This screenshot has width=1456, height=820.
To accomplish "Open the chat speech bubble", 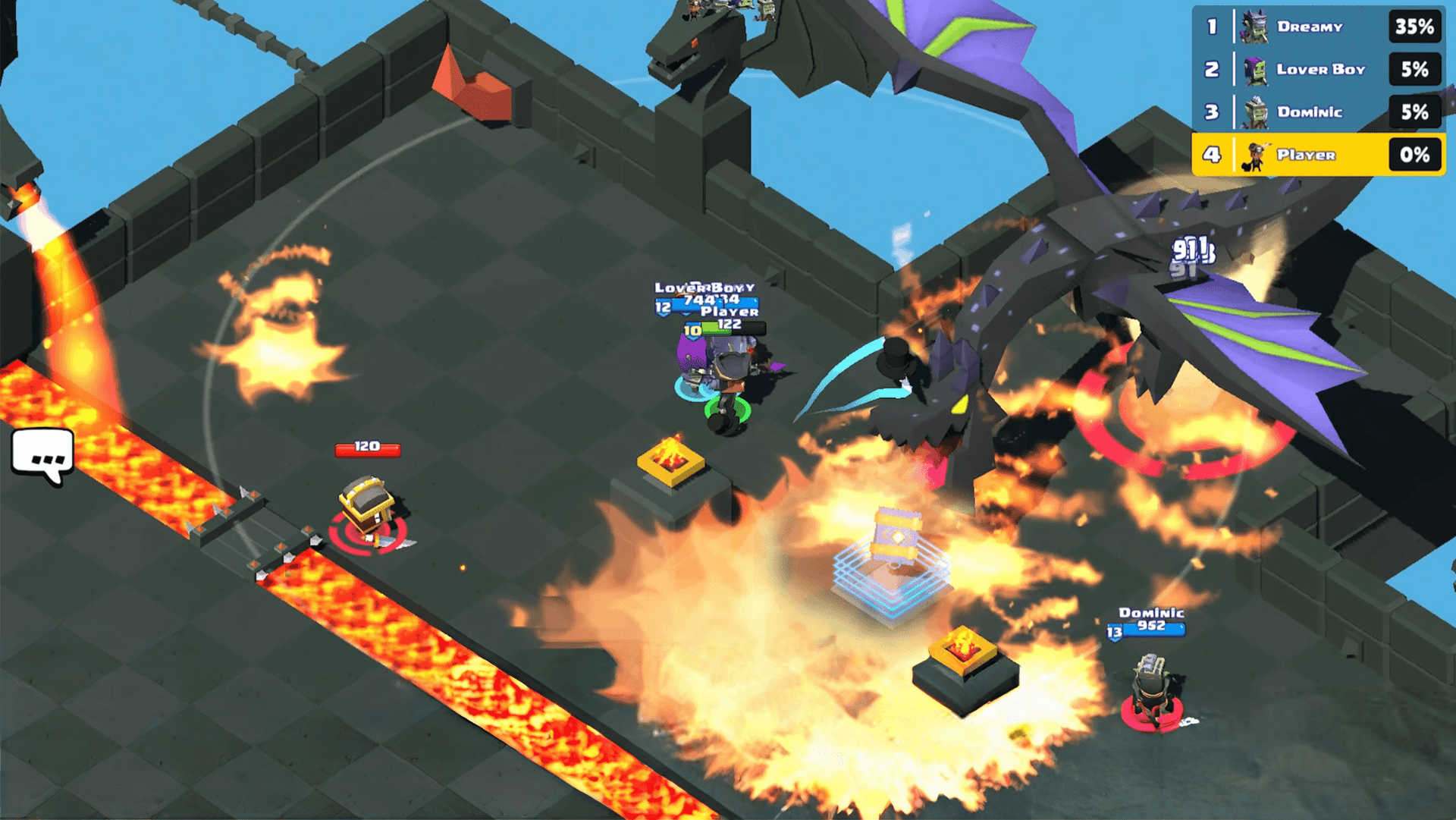I will (x=43, y=456).
